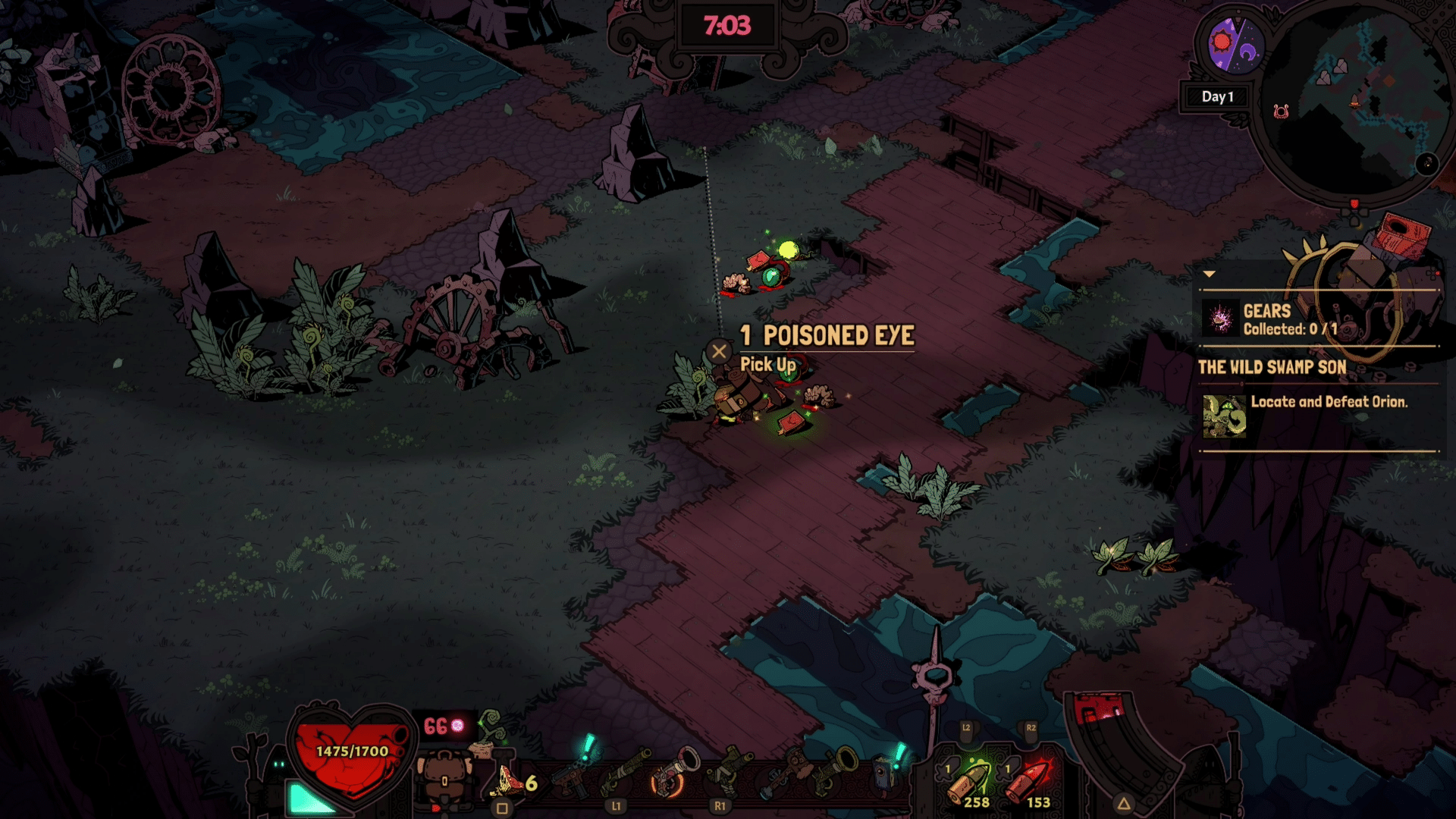Viewport: 1456px width, 819px height.
Task: Click the day-night cycle sun and moon icon
Action: pyautogui.click(x=1235, y=44)
